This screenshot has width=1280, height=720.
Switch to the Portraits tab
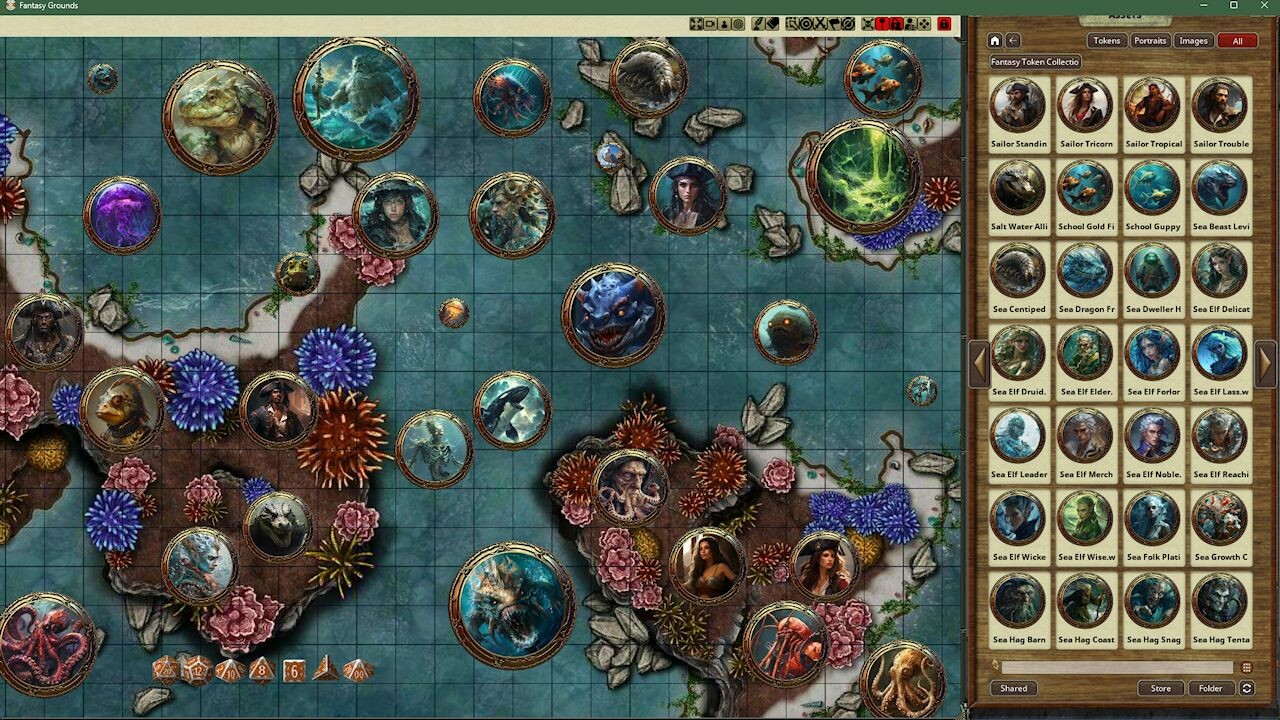click(1149, 40)
